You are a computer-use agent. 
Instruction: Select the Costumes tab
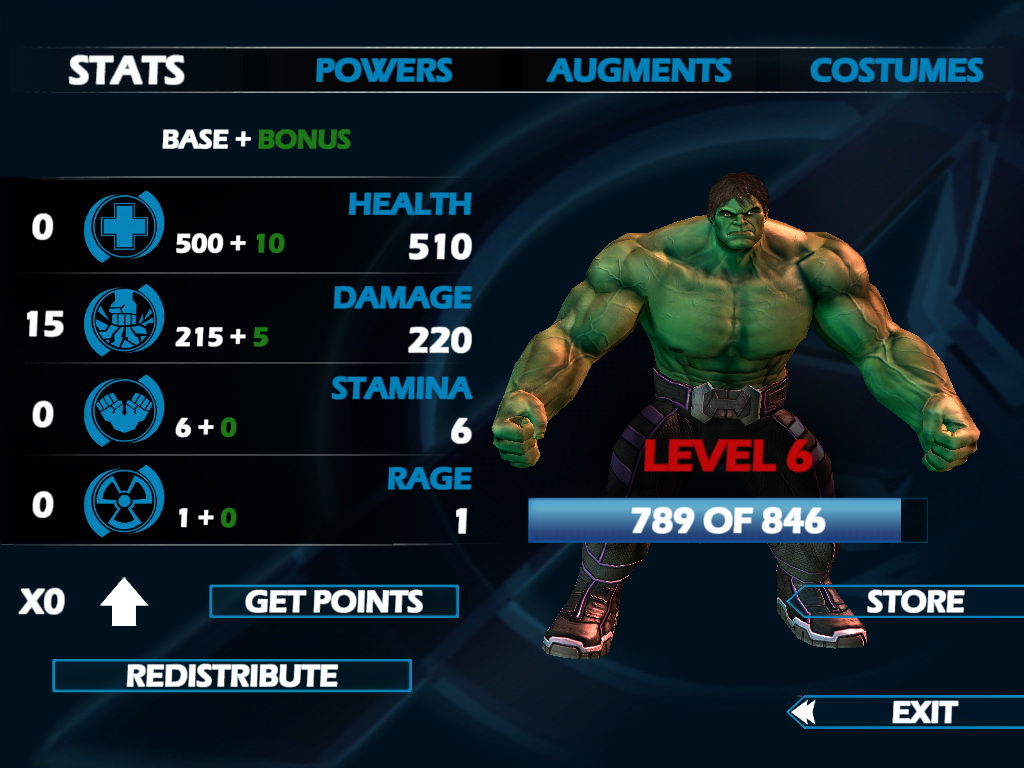pos(896,71)
